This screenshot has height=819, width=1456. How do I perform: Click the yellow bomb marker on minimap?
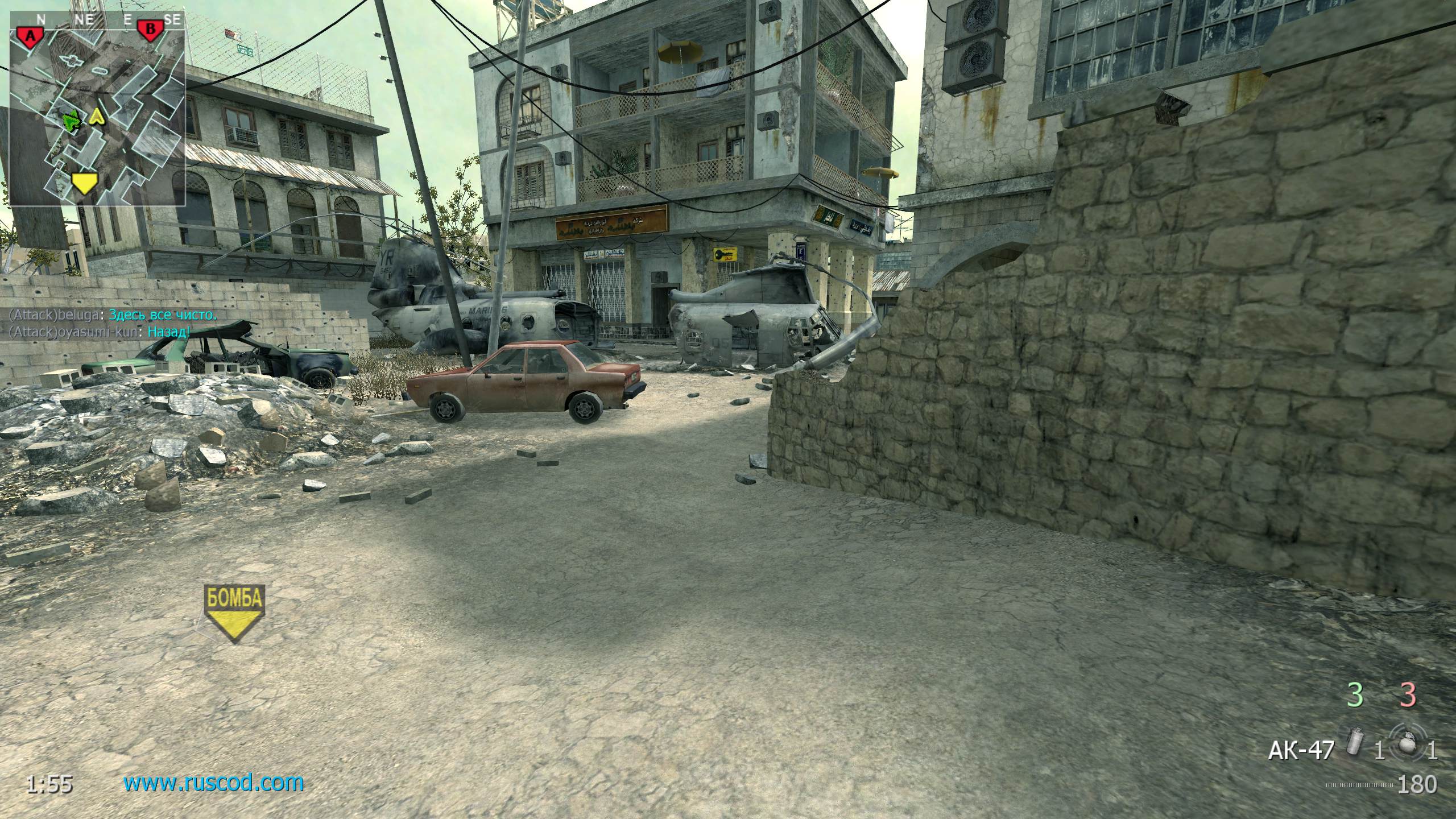pyautogui.click(x=84, y=183)
